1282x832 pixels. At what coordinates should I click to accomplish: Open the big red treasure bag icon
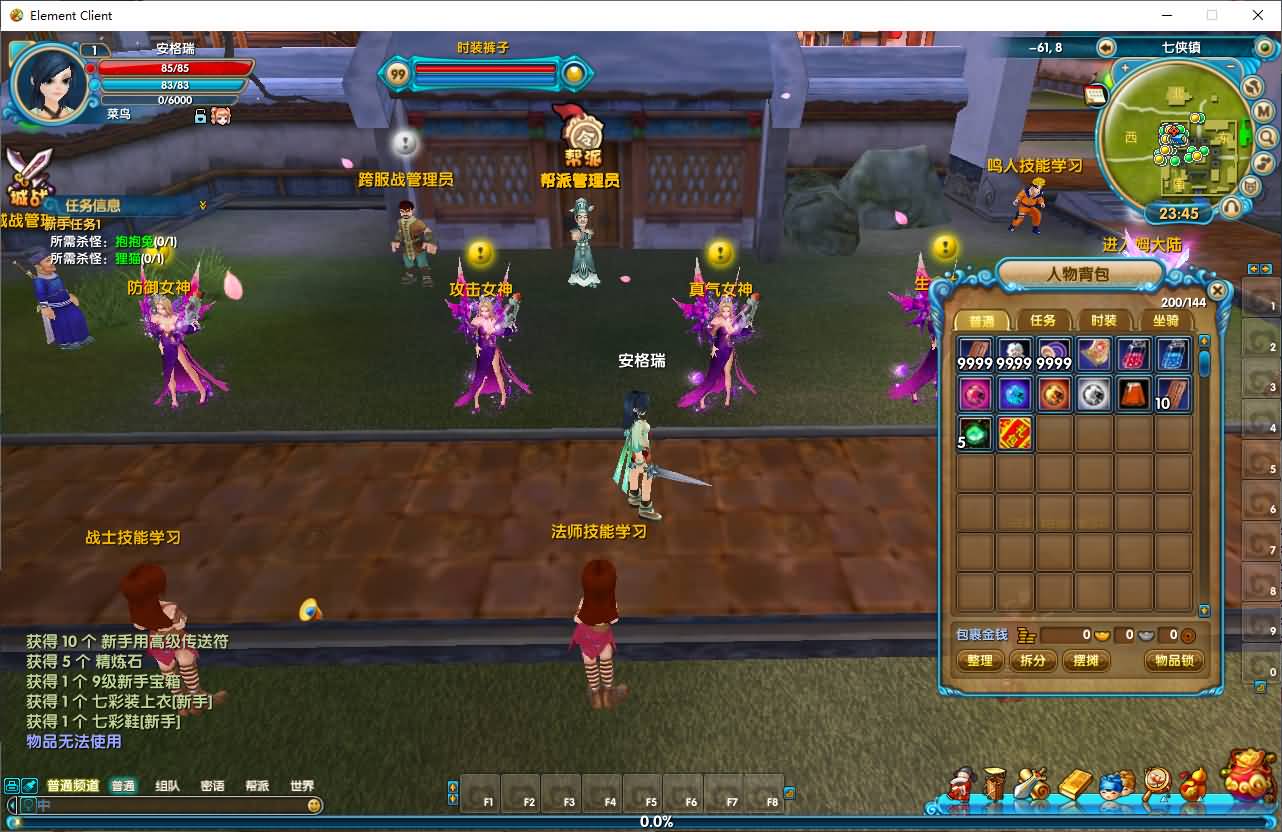[1249, 776]
